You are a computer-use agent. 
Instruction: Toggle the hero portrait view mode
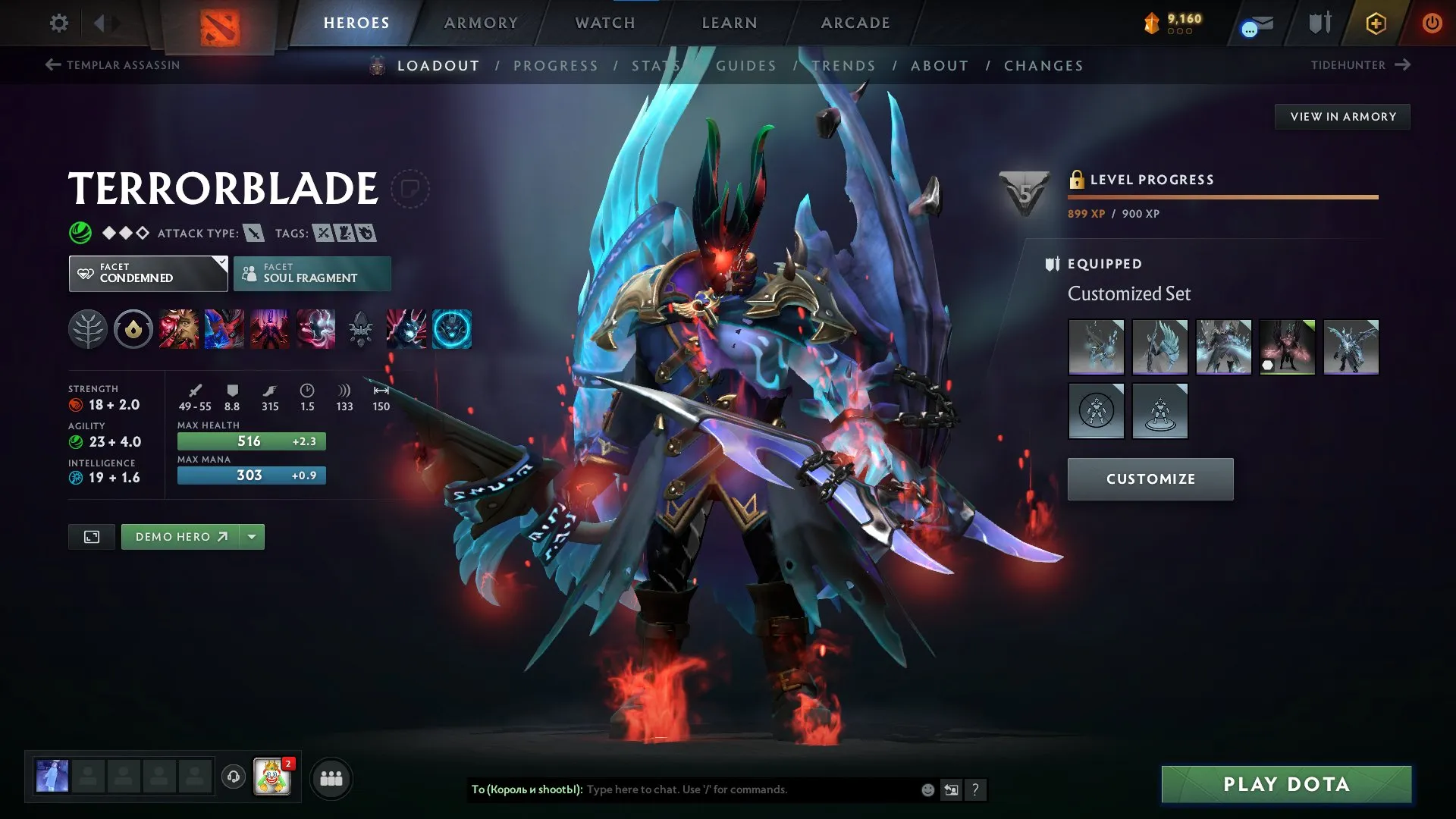pos(92,536)
